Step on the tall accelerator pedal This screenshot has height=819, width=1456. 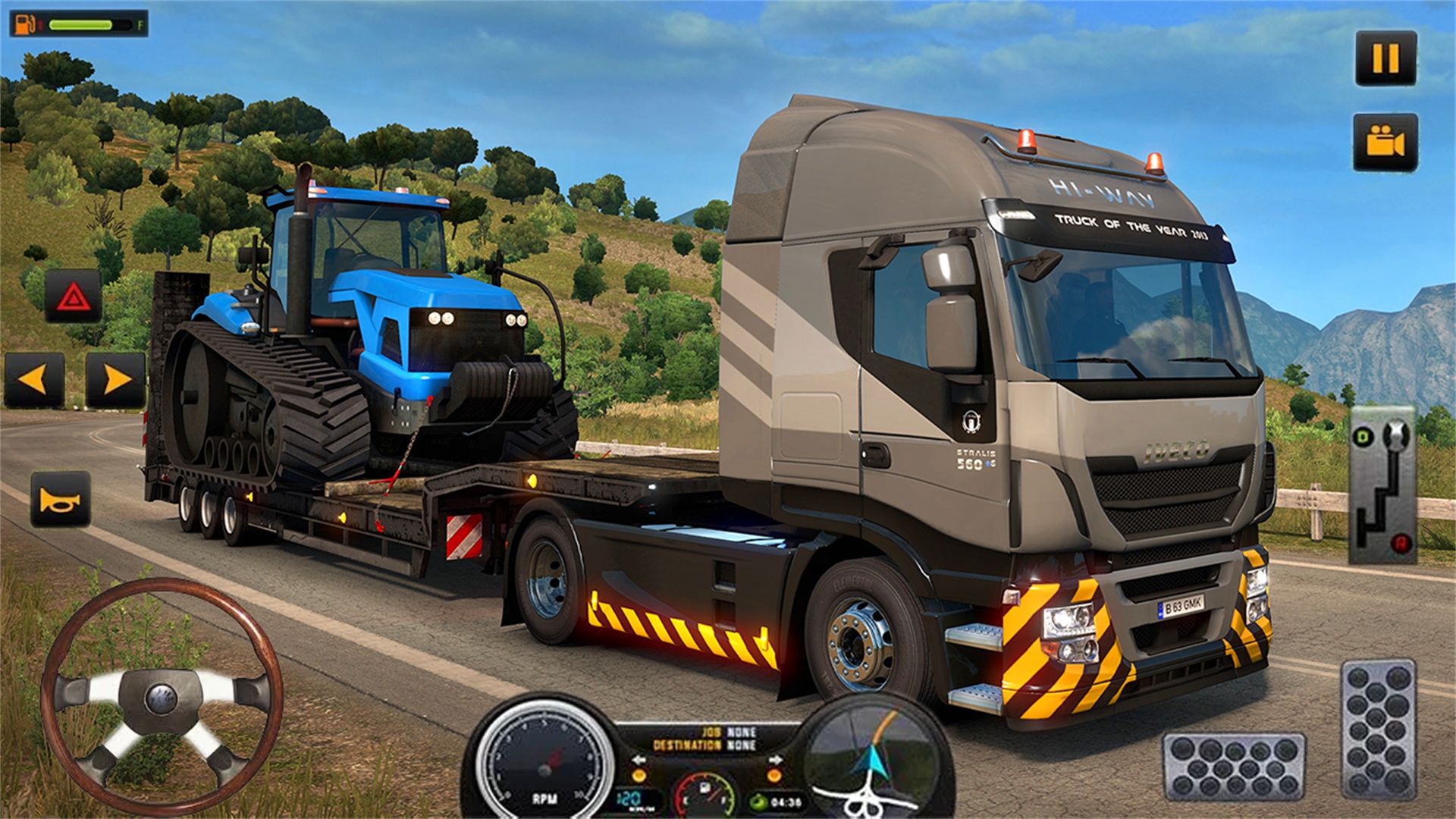pos(1378,730)
